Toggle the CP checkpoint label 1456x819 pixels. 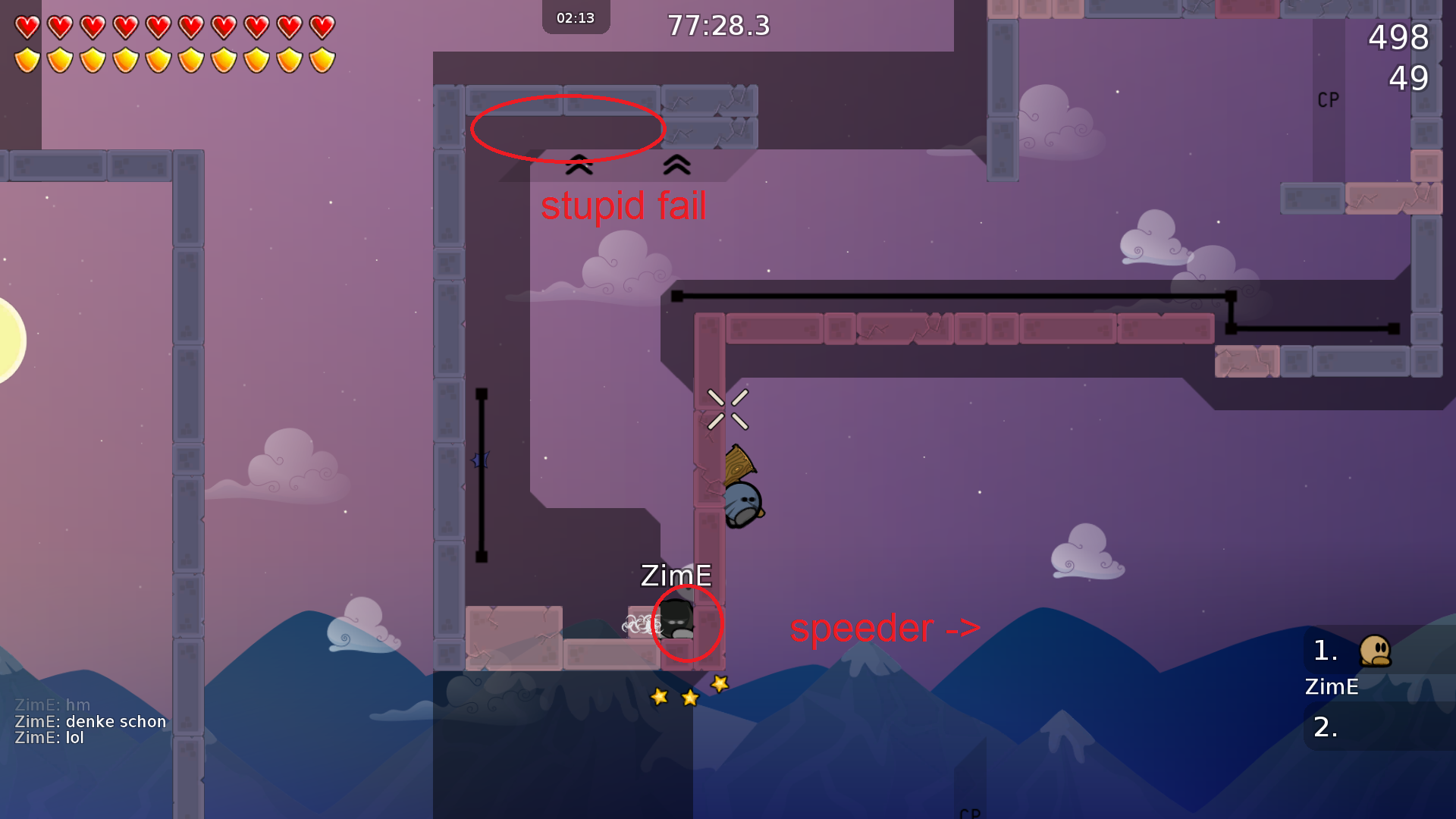pos(1328,99)
